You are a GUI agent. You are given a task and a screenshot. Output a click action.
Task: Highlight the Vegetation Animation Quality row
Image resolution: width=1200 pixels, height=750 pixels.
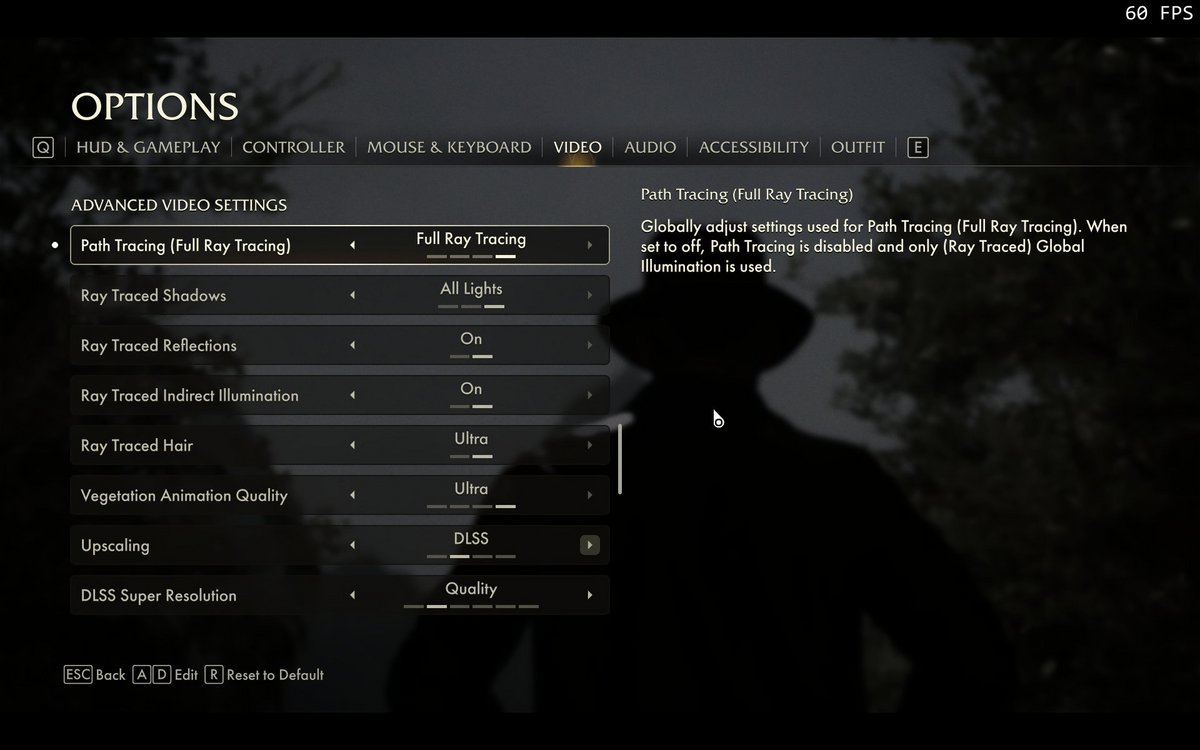tap(200, 495)
